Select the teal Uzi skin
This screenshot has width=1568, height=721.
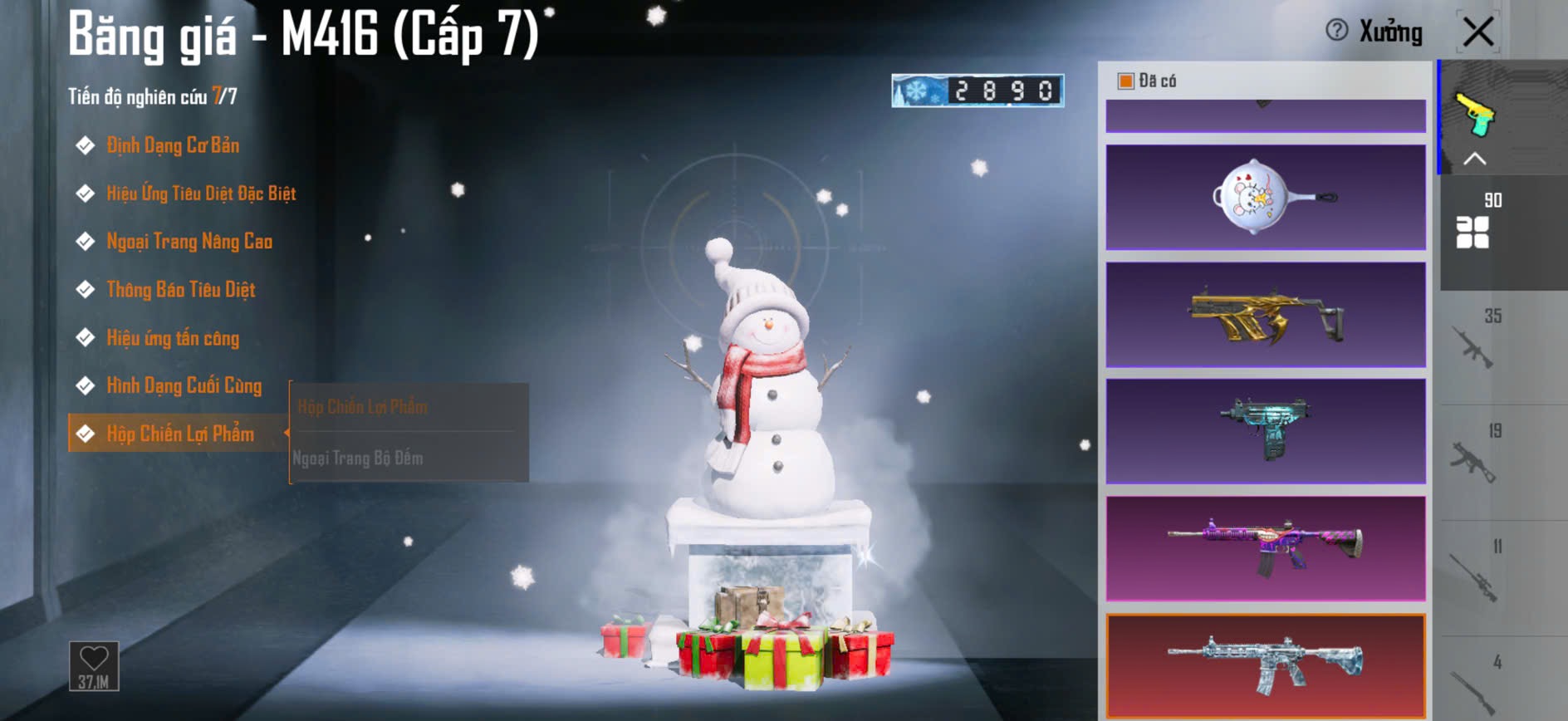point(1265,432)
